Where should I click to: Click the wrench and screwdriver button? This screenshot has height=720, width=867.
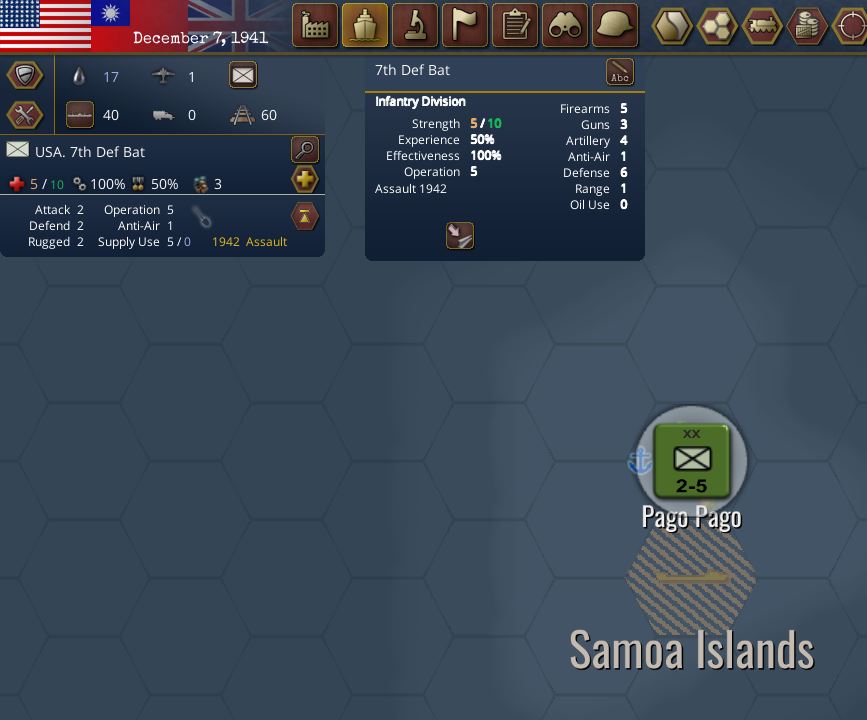(24, 115)
